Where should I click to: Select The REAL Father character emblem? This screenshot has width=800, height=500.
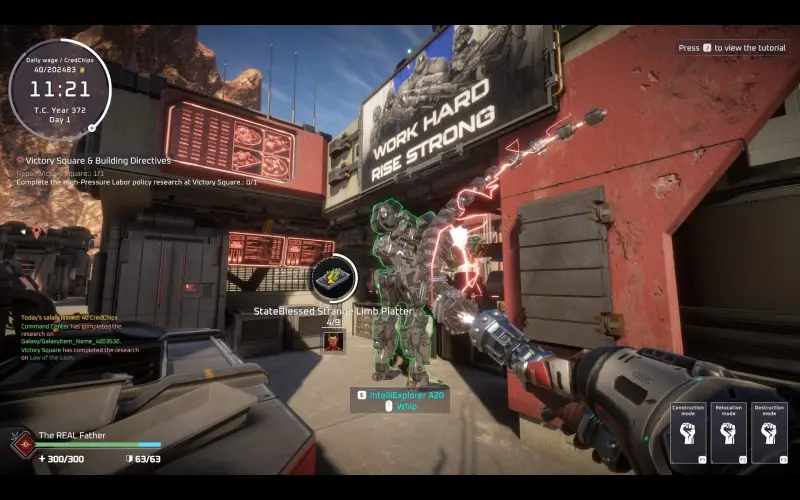(x=22, y=443)
